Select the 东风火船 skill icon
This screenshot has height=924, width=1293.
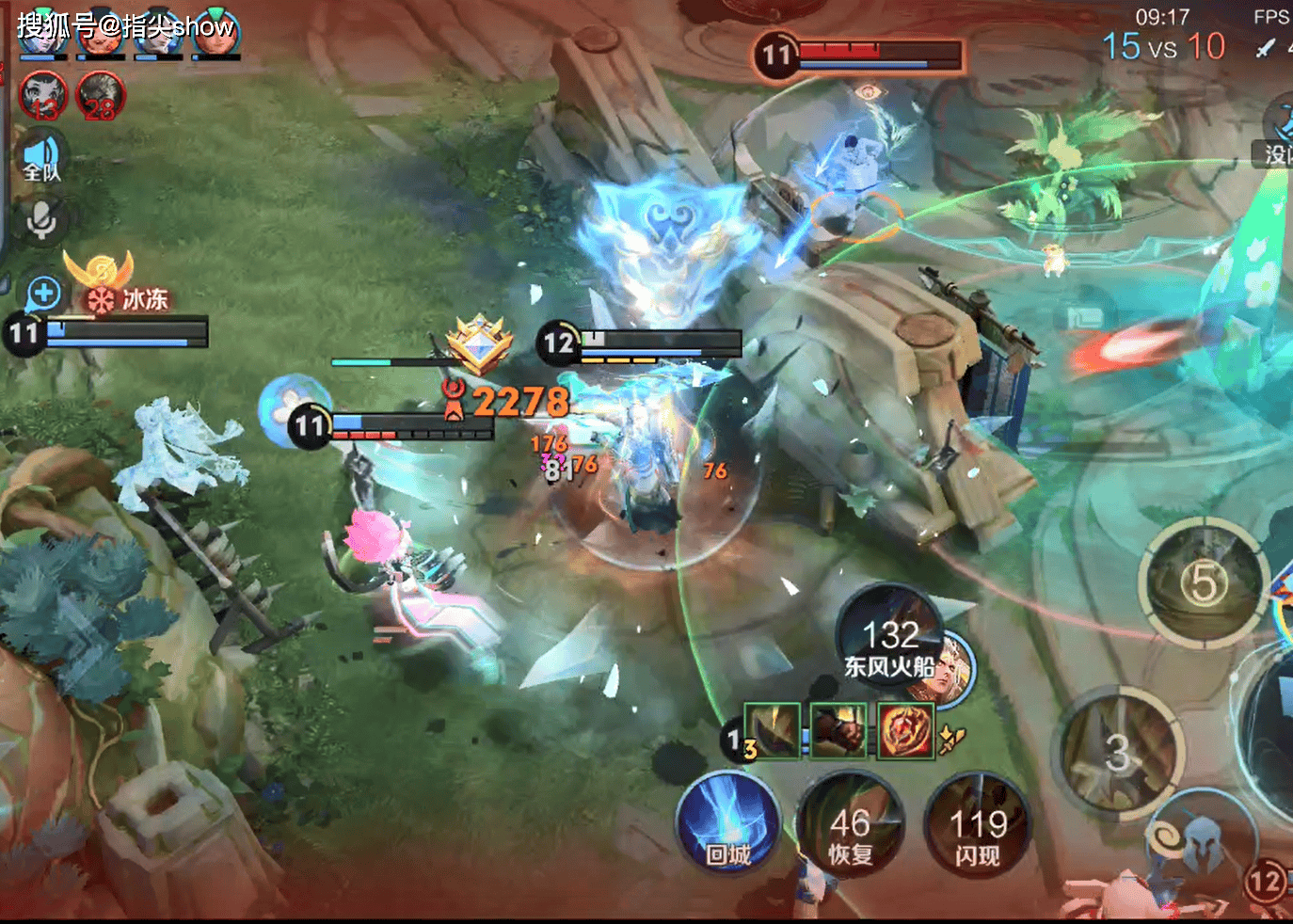[890, 640]
